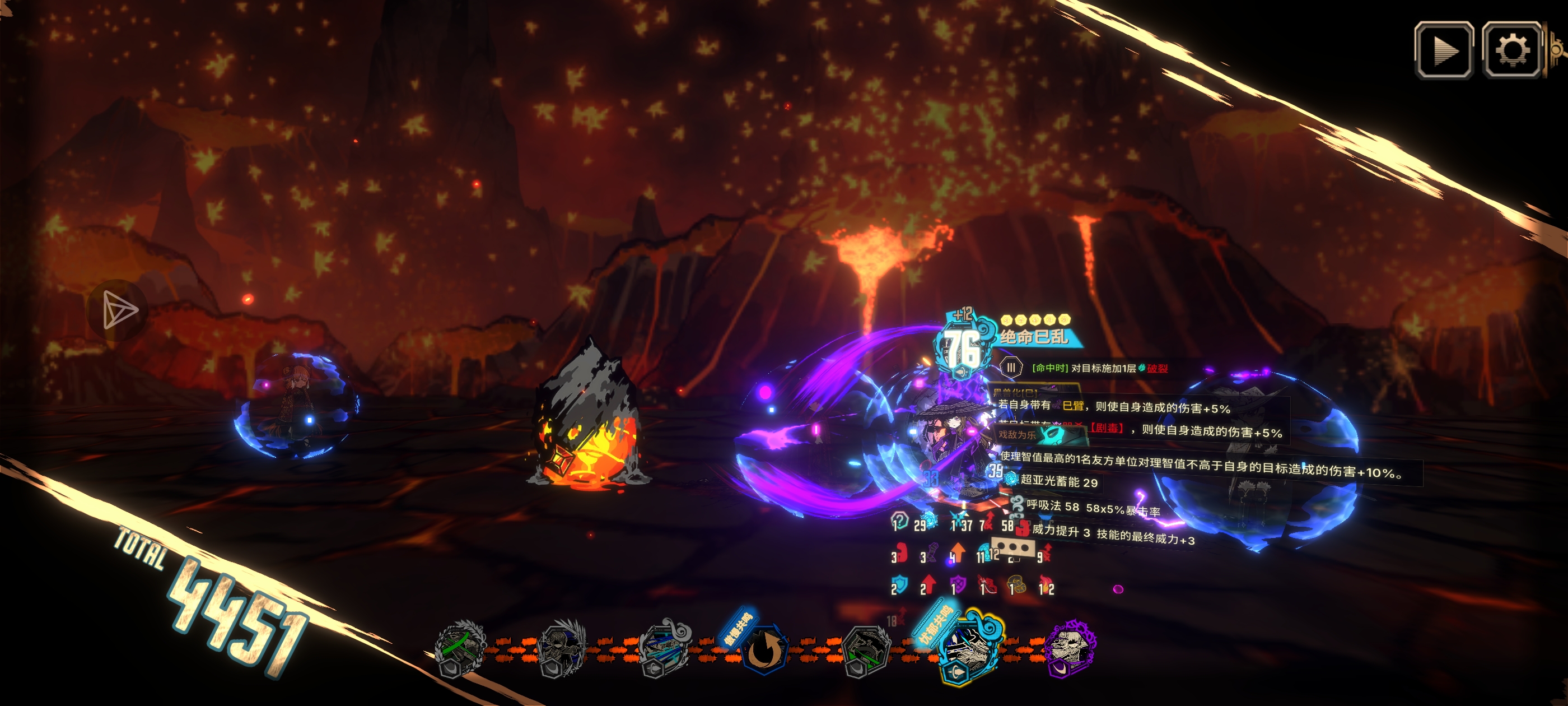Choose the first grey laurel-framed skill portrait
1568x706 pixels.
(x=460, y=648)
